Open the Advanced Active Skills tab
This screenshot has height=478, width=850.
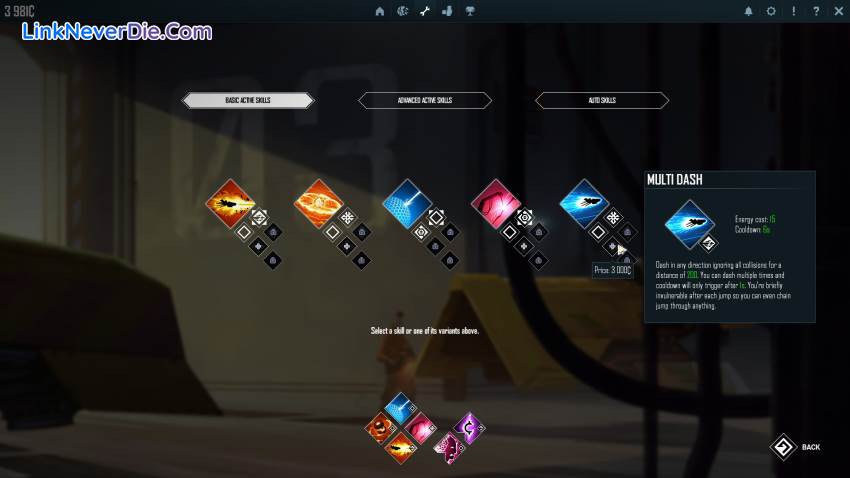click(425, 100)
